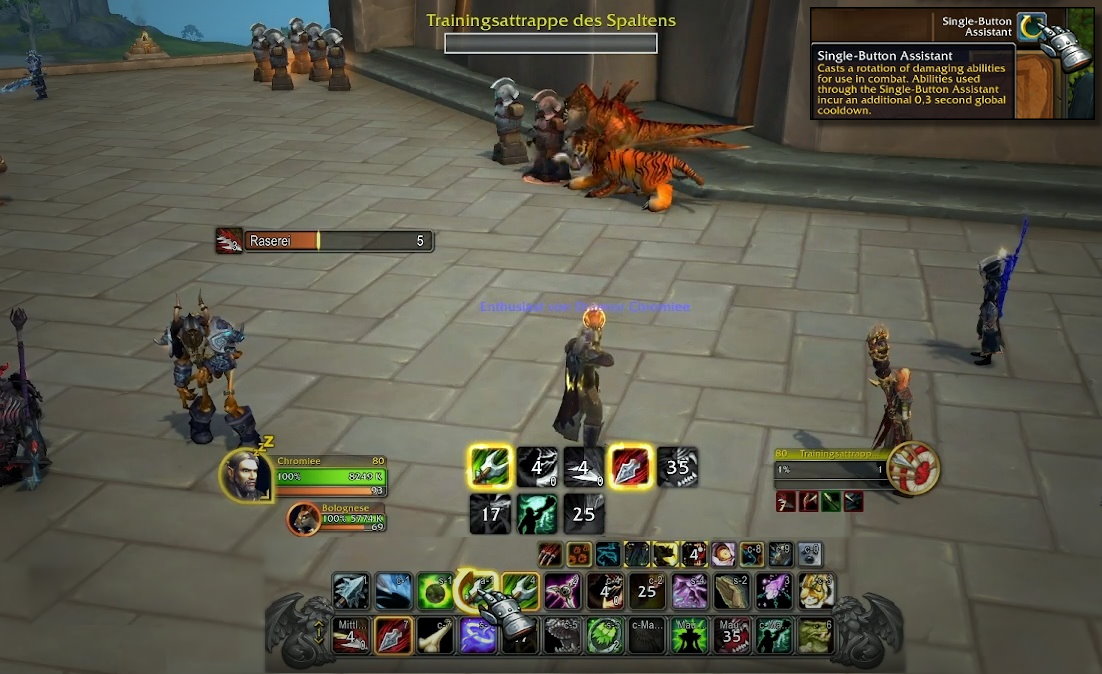Select Chromiee's player portrait

point(246,476)
